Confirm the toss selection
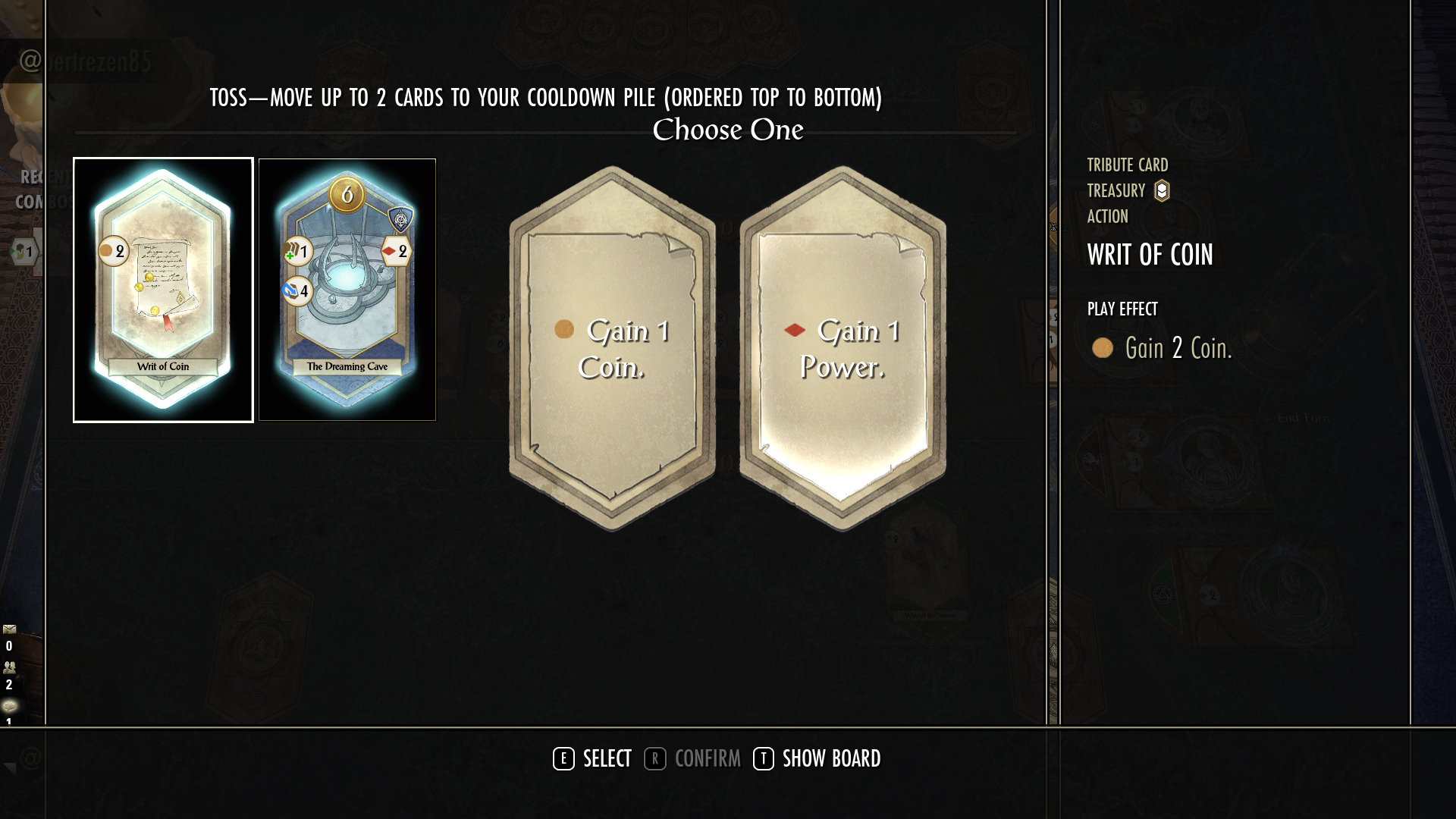This screenshot has height=819, width=1456. click(x=692, y=758)
